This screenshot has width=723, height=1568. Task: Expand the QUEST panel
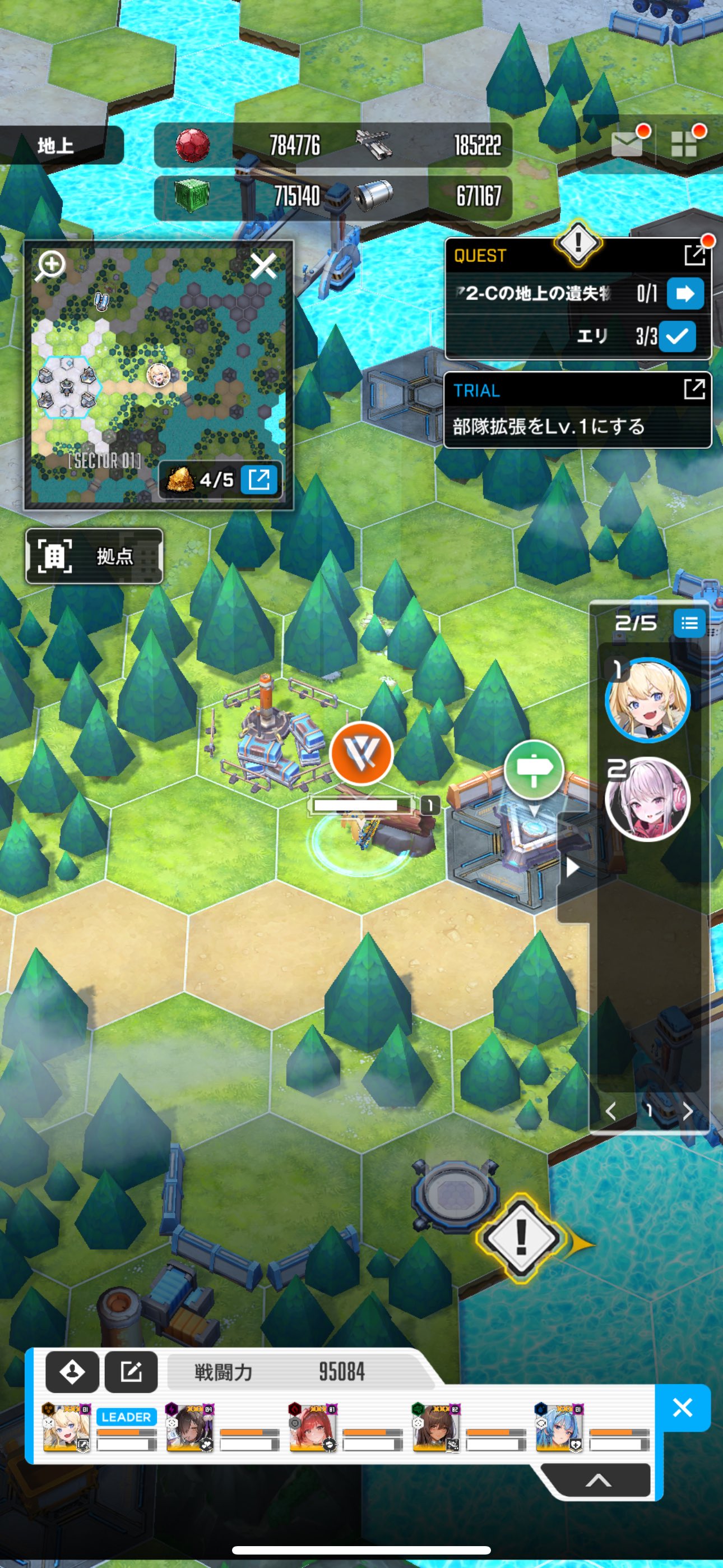coord(694,256)
